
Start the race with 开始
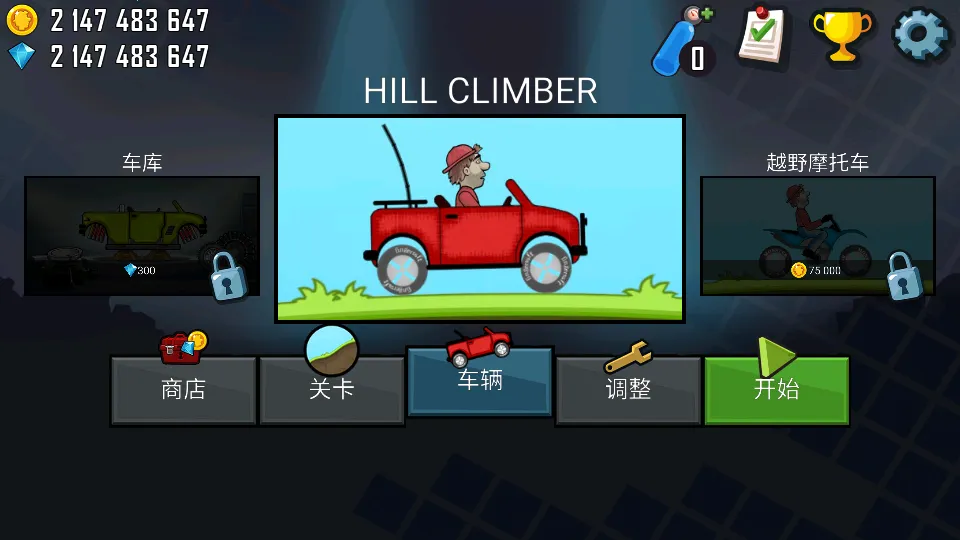point(777,389)
